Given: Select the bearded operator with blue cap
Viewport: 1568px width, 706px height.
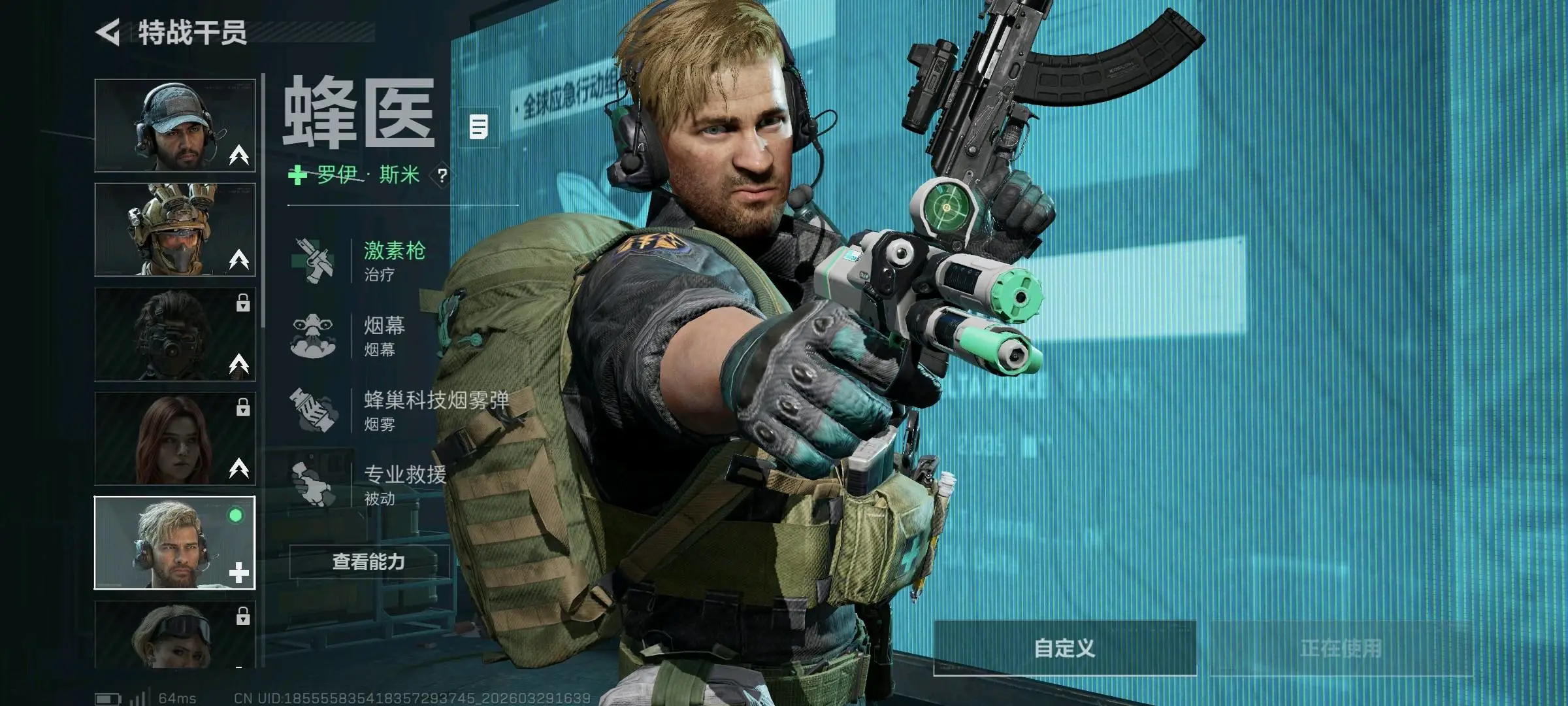Looking at the screenshot, I should point(174,125).
